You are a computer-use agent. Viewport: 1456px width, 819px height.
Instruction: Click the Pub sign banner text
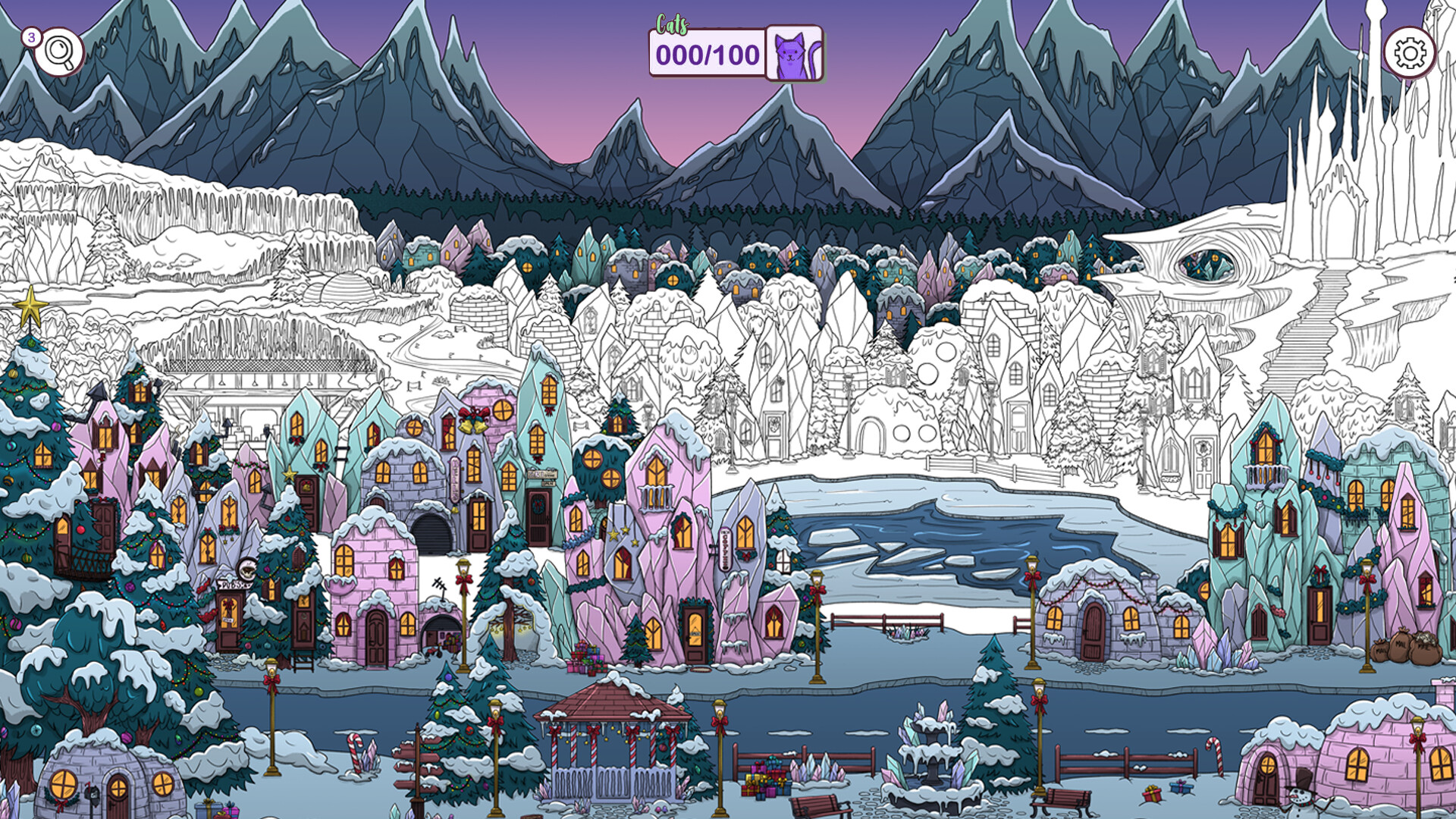tap(234, 584)
